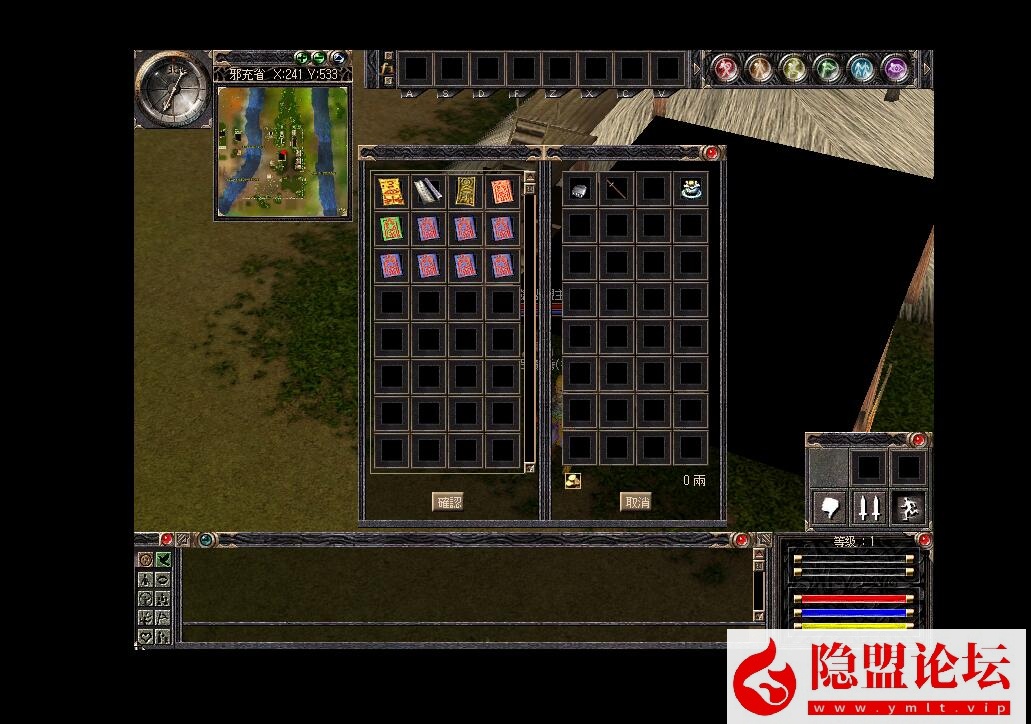The image size is (1031, 724).
Task: Choose the orange-red talisman paper
Action: 502,191
